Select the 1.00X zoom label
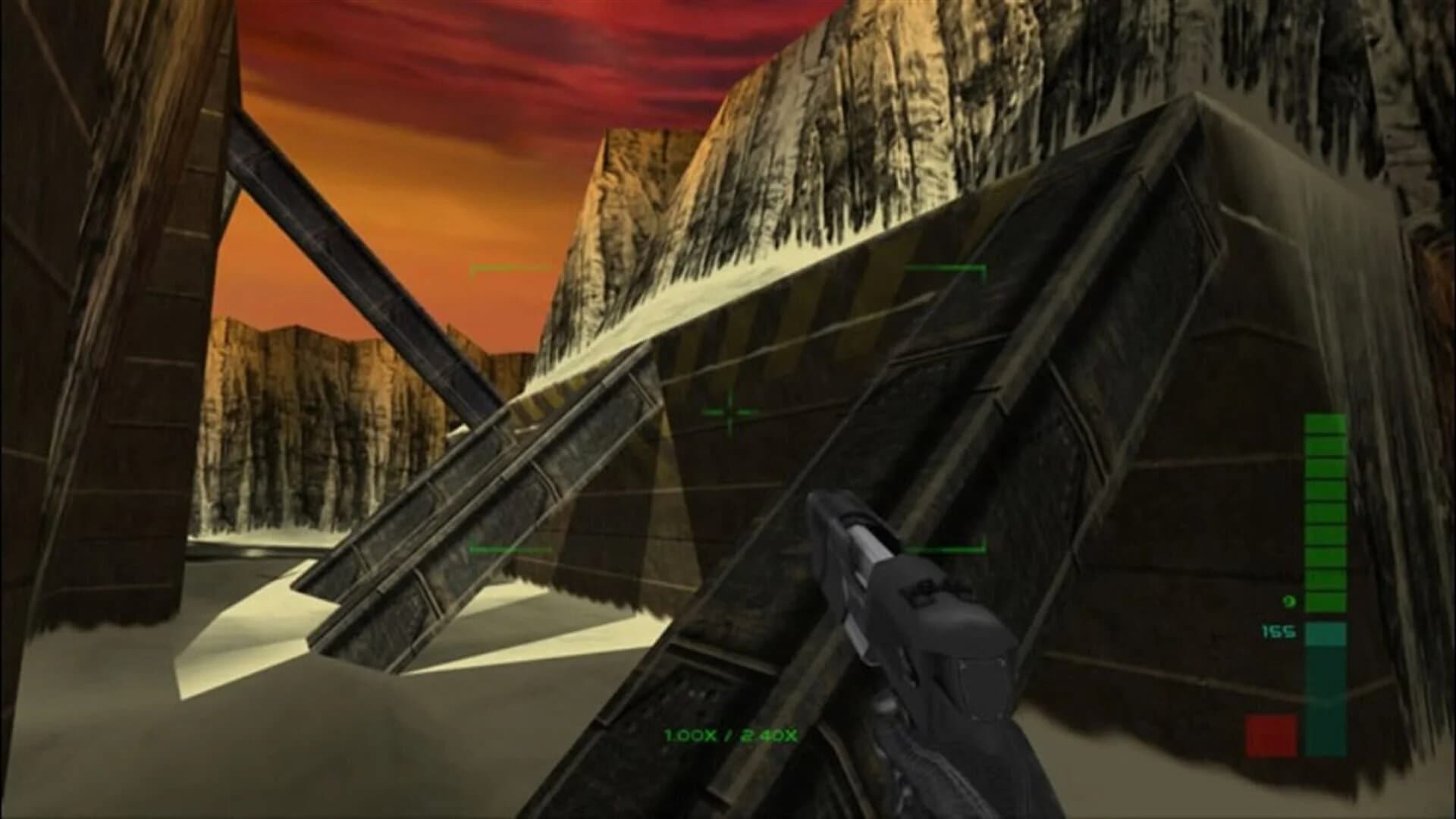The image size is (1456, 819). 690,736
